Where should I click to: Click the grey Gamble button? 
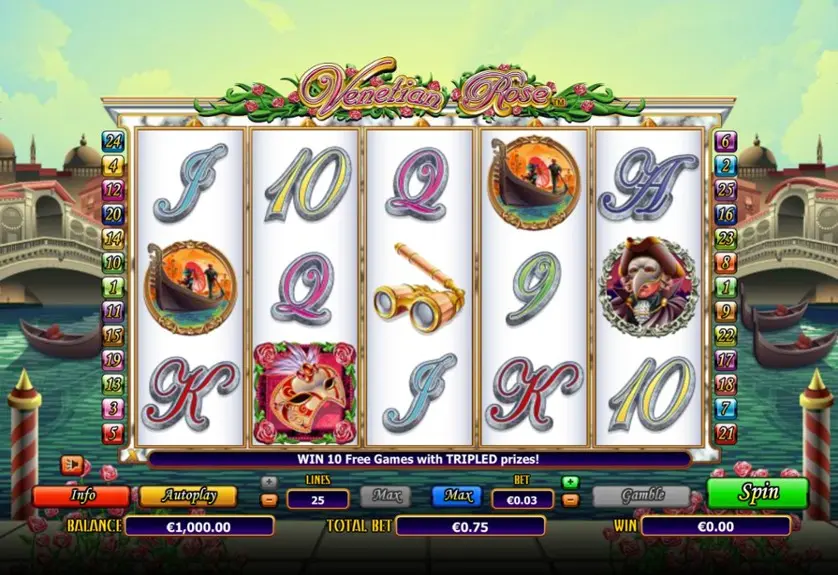(641, 496)
